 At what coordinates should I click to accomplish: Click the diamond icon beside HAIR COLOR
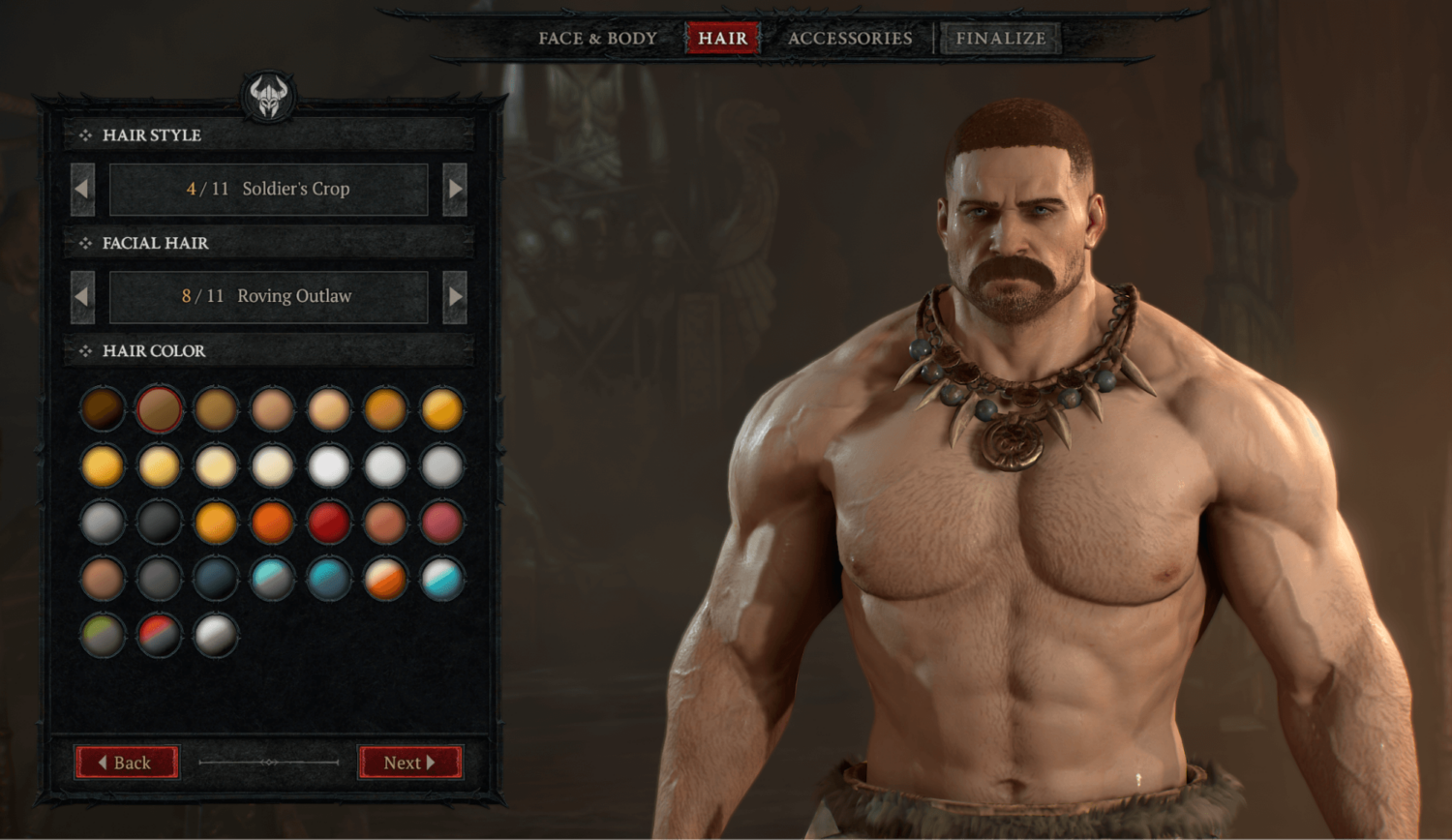[84, 351]
